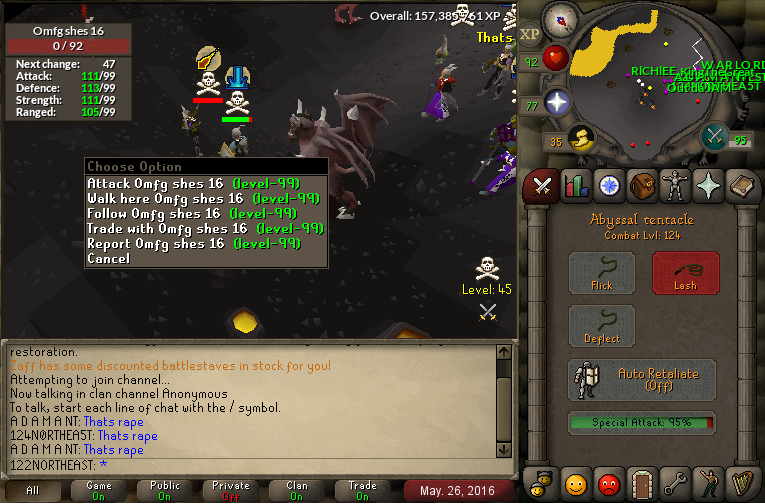This screenshot has width=765, height=504.
Task: Open the Skills stats tab
Action: coord(575,185)
